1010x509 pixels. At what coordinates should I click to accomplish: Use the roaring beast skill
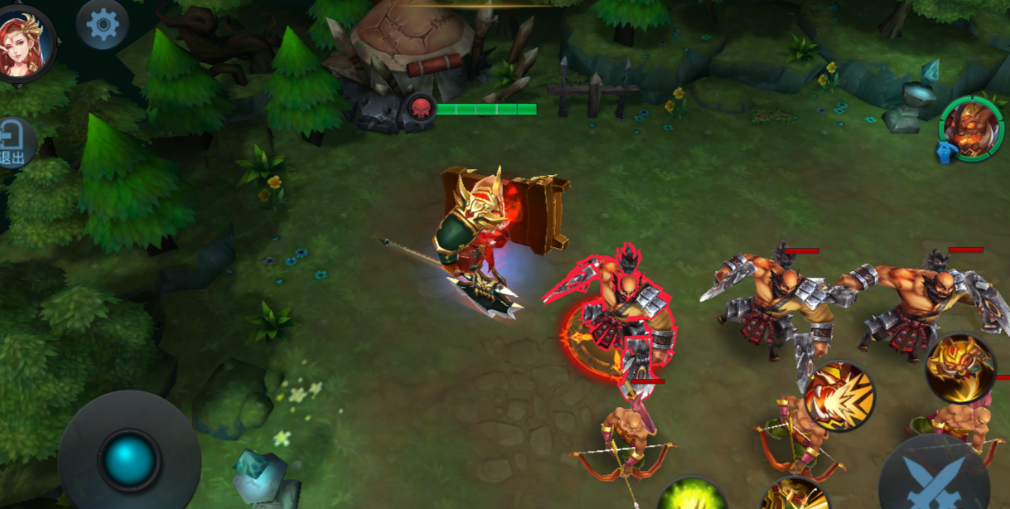coord(838,397)
